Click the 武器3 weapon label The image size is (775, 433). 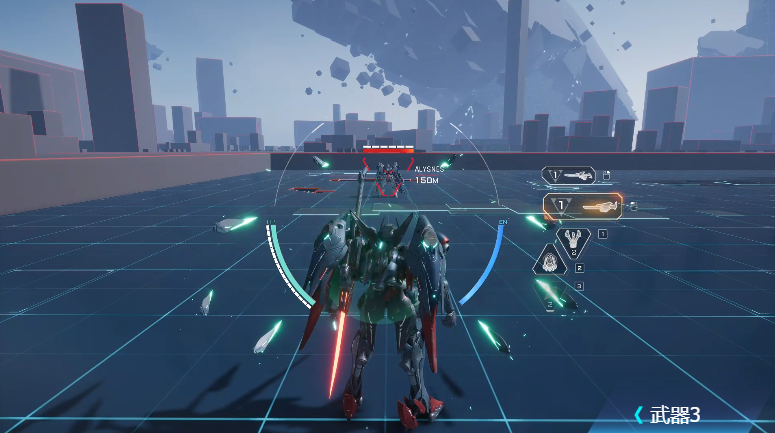(674, 414)
